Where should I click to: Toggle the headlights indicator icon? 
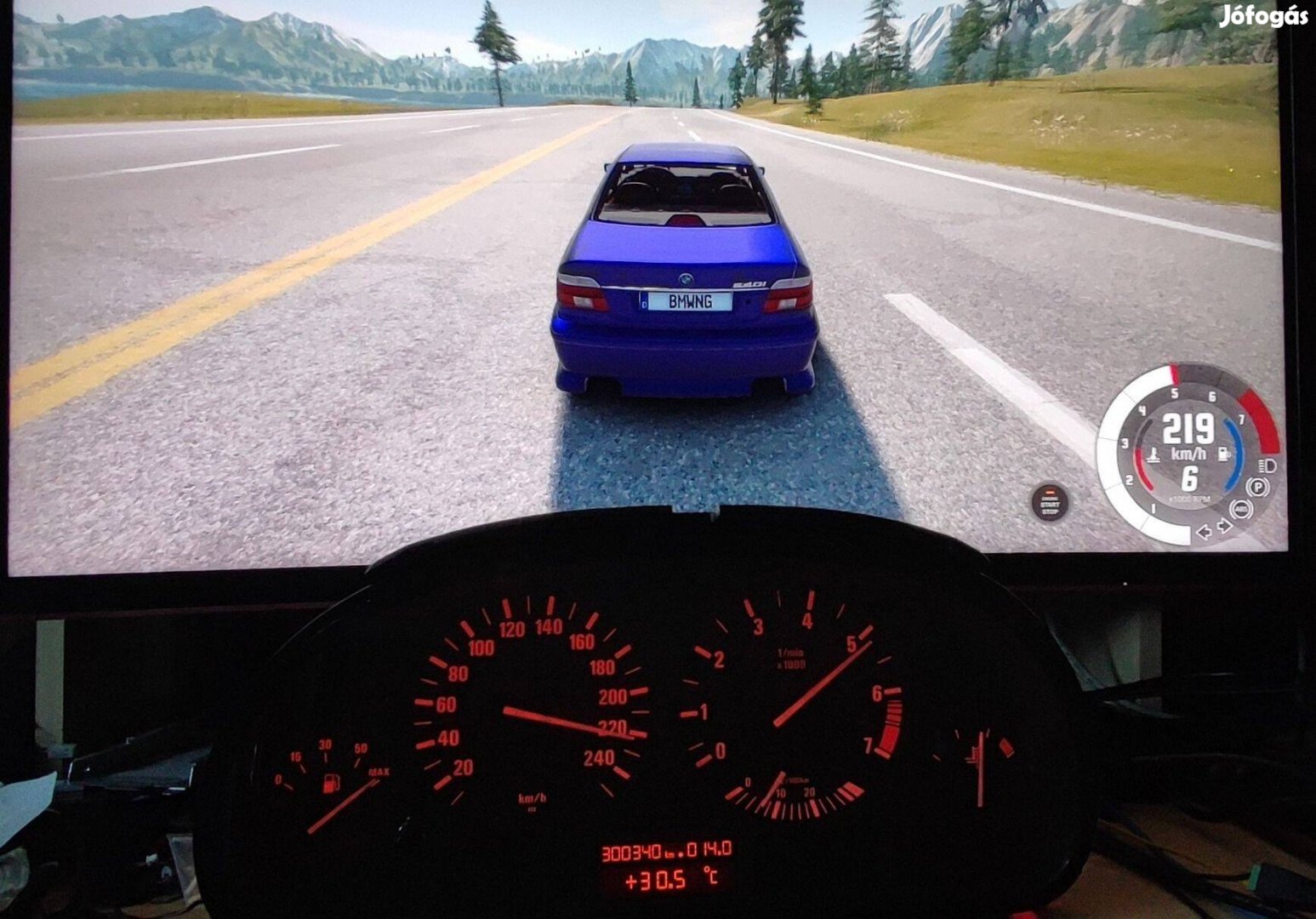(x=1268, y=465)
